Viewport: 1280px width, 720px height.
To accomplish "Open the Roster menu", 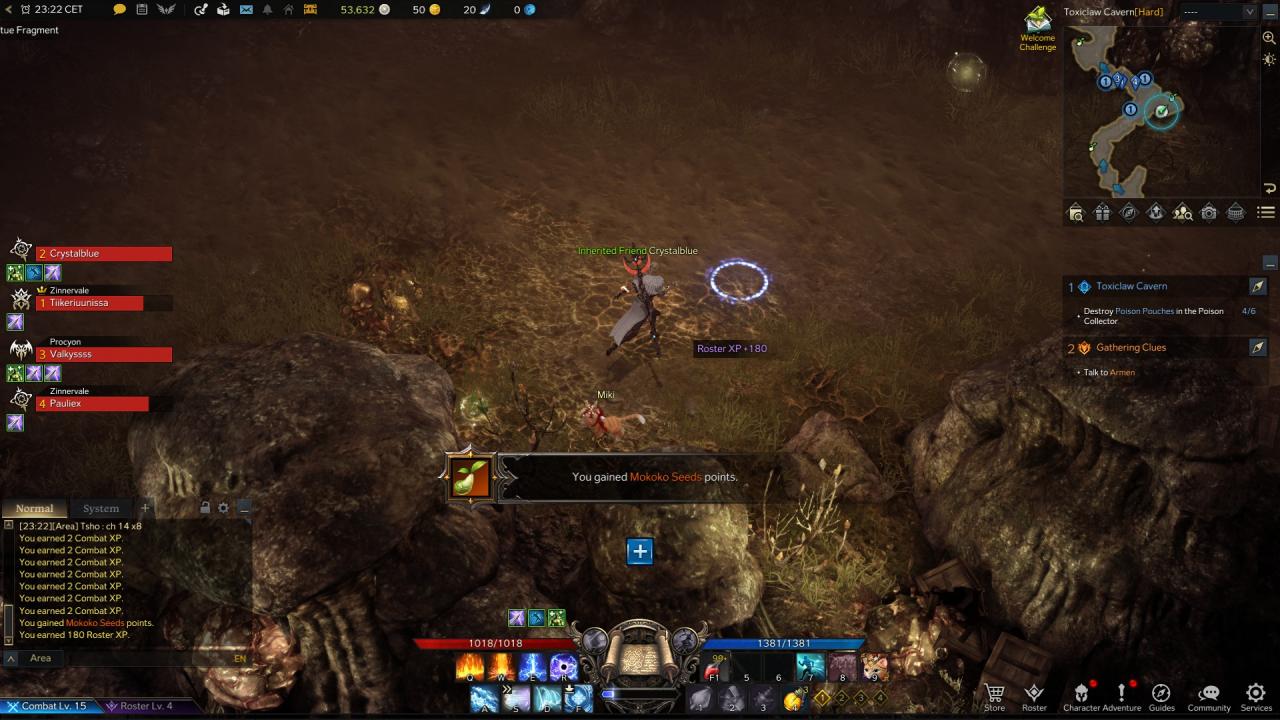I will (1034, 696).
